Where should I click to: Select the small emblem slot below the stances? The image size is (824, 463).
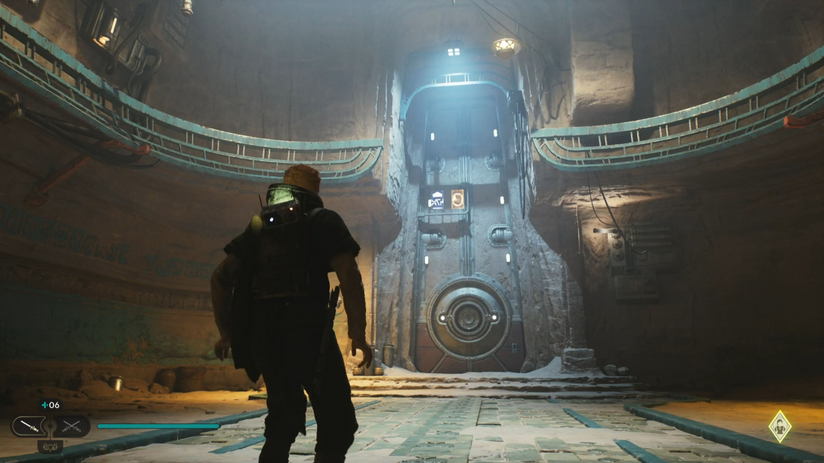click(50, 446)
